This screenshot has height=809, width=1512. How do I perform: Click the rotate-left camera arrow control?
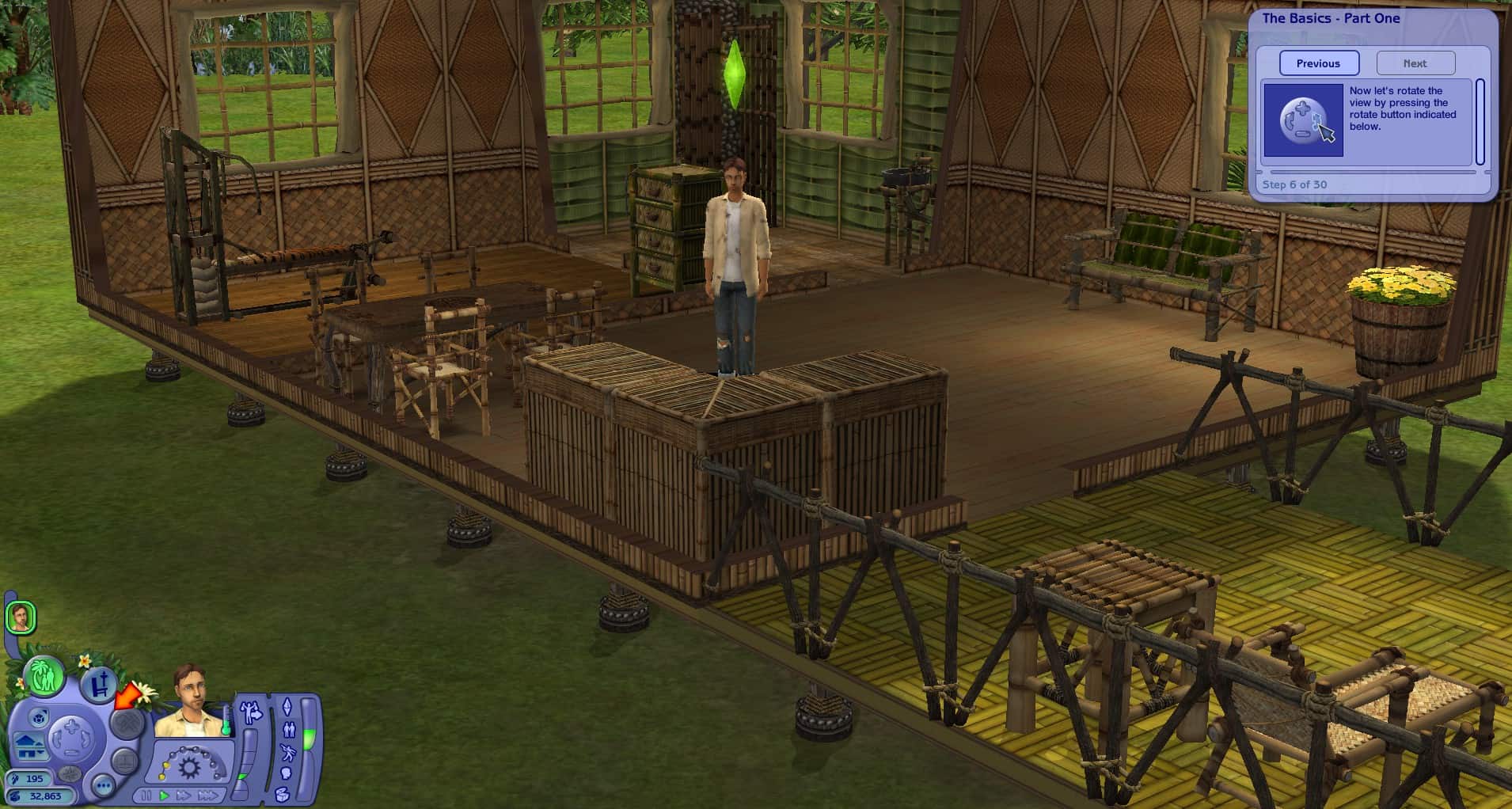coord(59,739)
